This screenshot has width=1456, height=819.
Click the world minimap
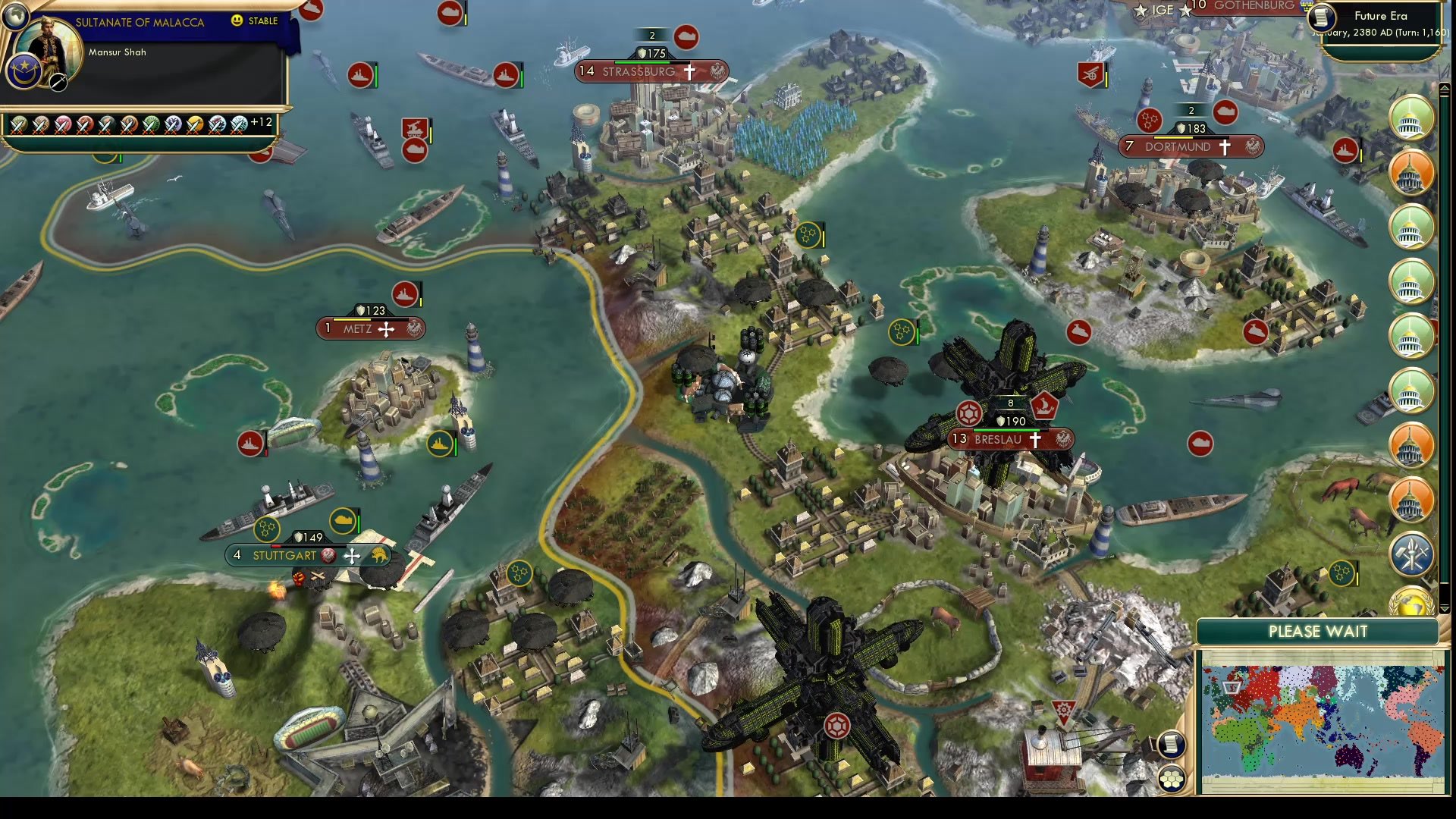[1322, 720]
